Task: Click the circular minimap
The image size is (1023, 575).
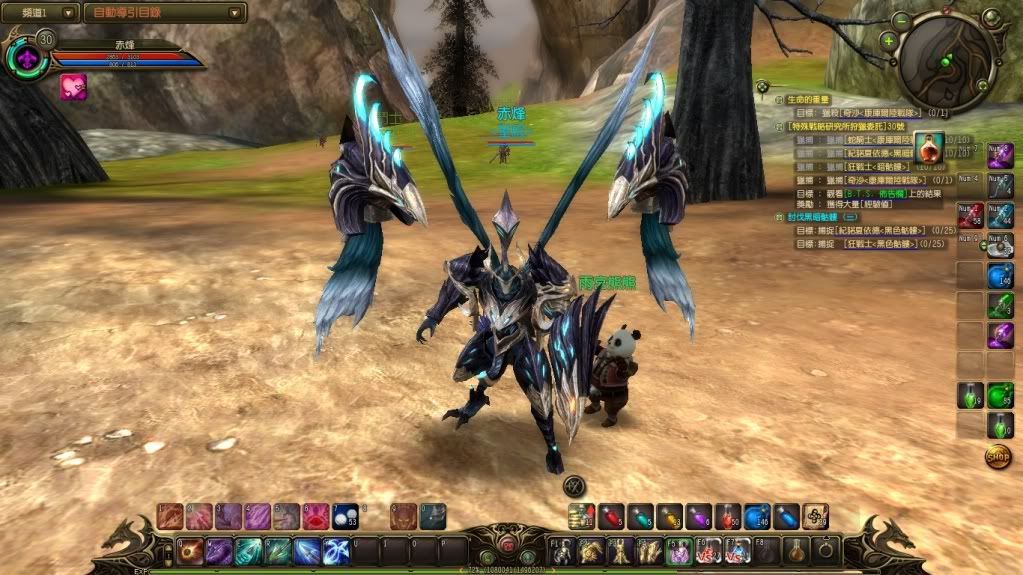Action: [x=946, y=60]
